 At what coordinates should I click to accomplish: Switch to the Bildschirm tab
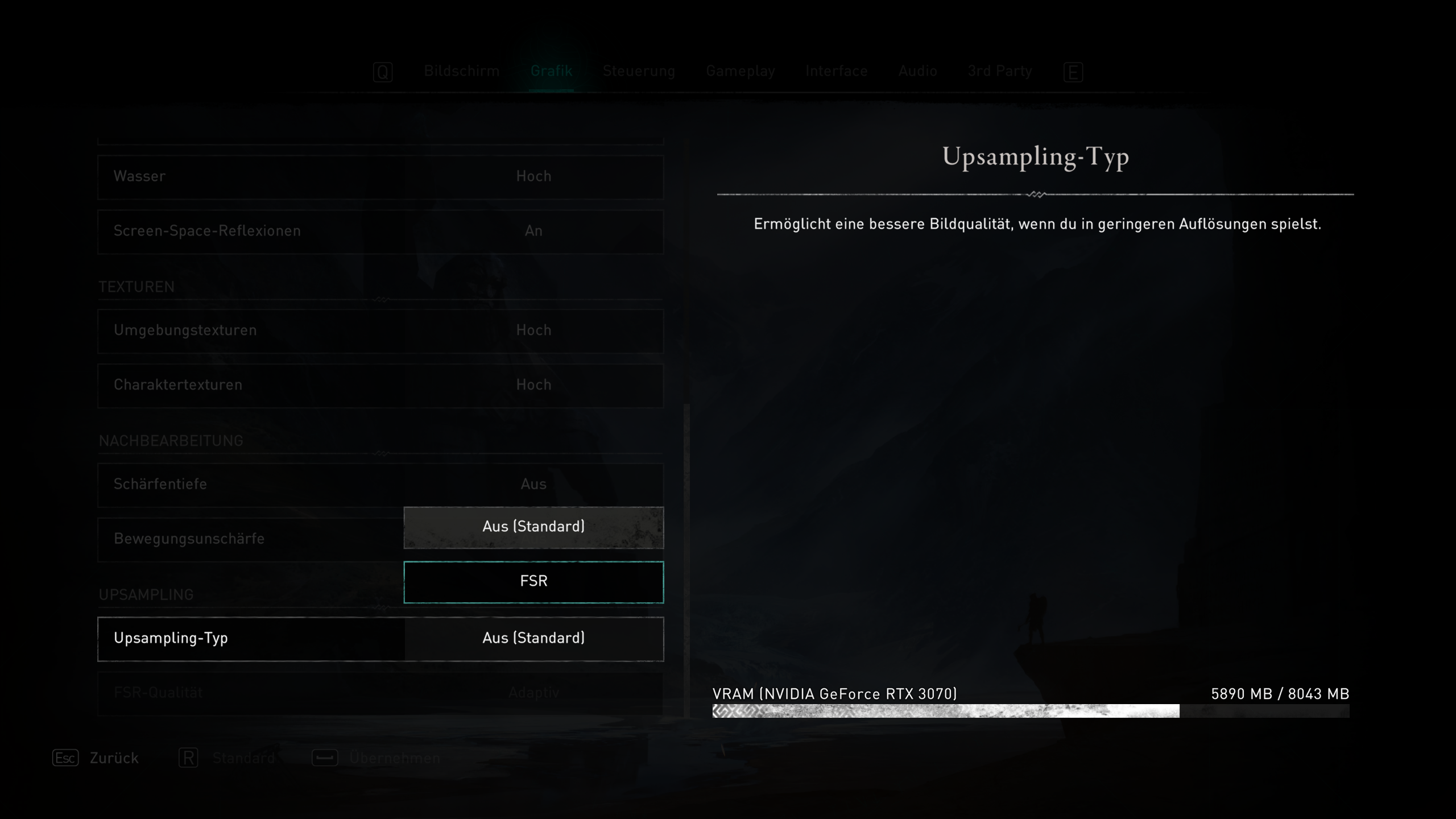(461, 71)
